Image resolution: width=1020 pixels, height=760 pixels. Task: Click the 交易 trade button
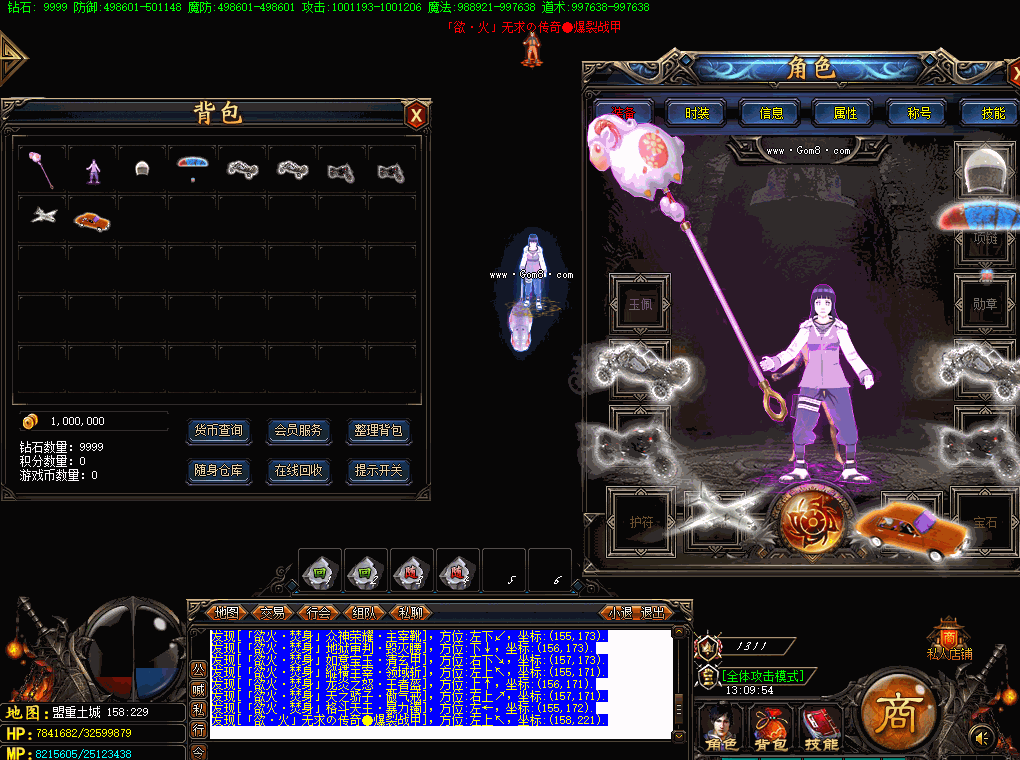[273, 612]
